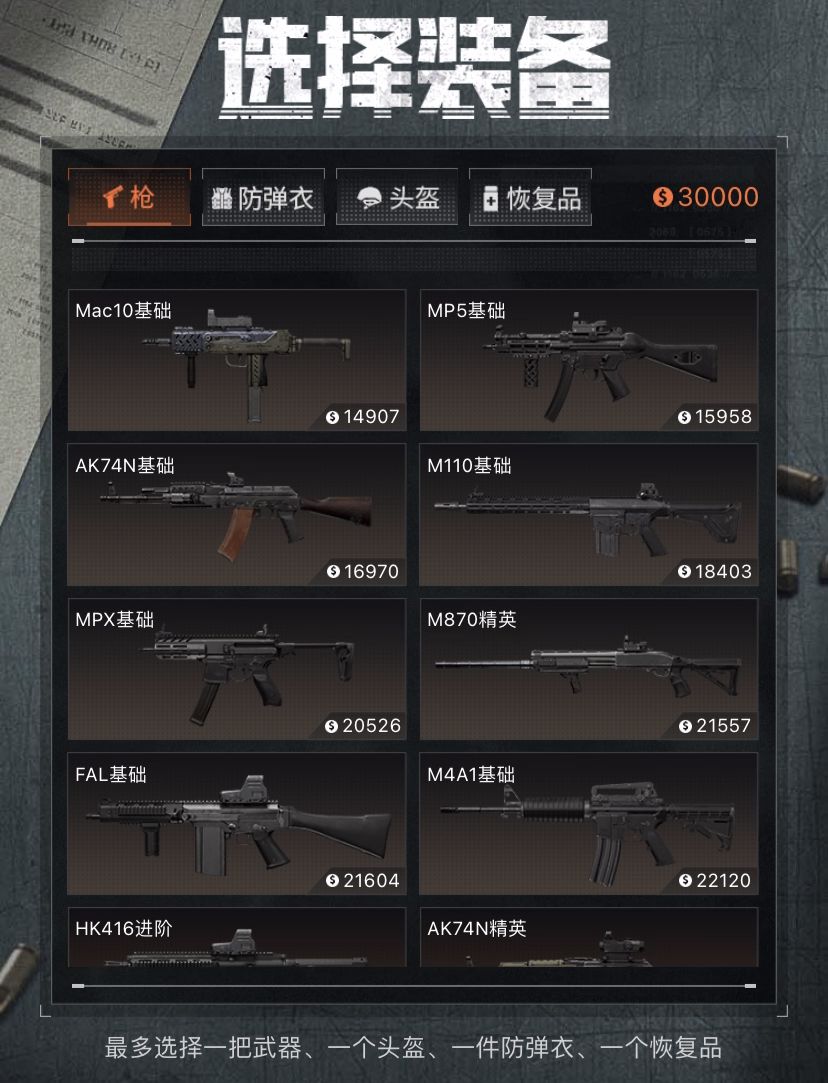Switch to the 恢复品 recovery items tab
Image resolution: width=828 pixels, height=1083 pixels.
[x=530, y=197]
